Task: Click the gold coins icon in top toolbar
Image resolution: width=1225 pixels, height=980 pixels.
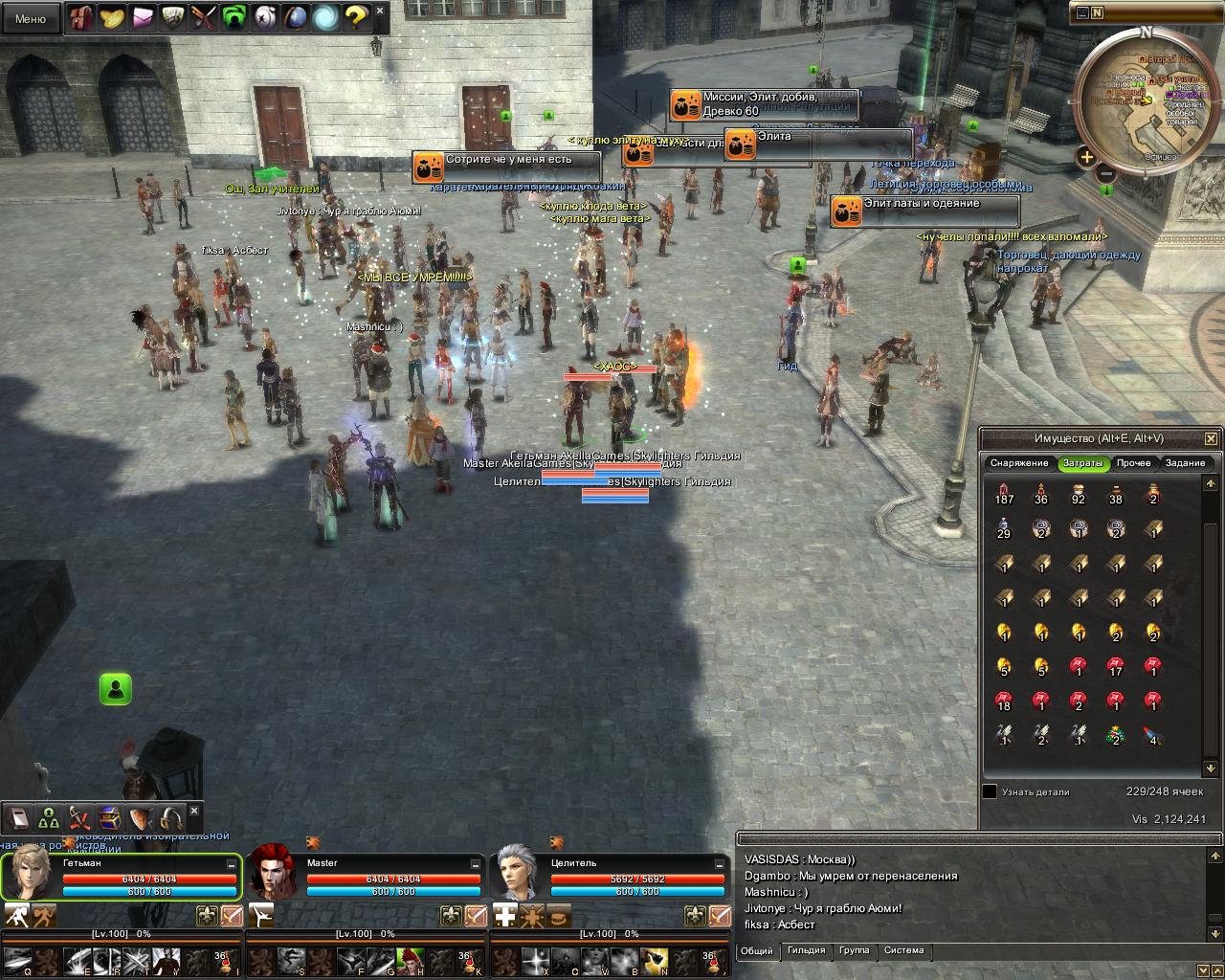Action: pos(112,16)
